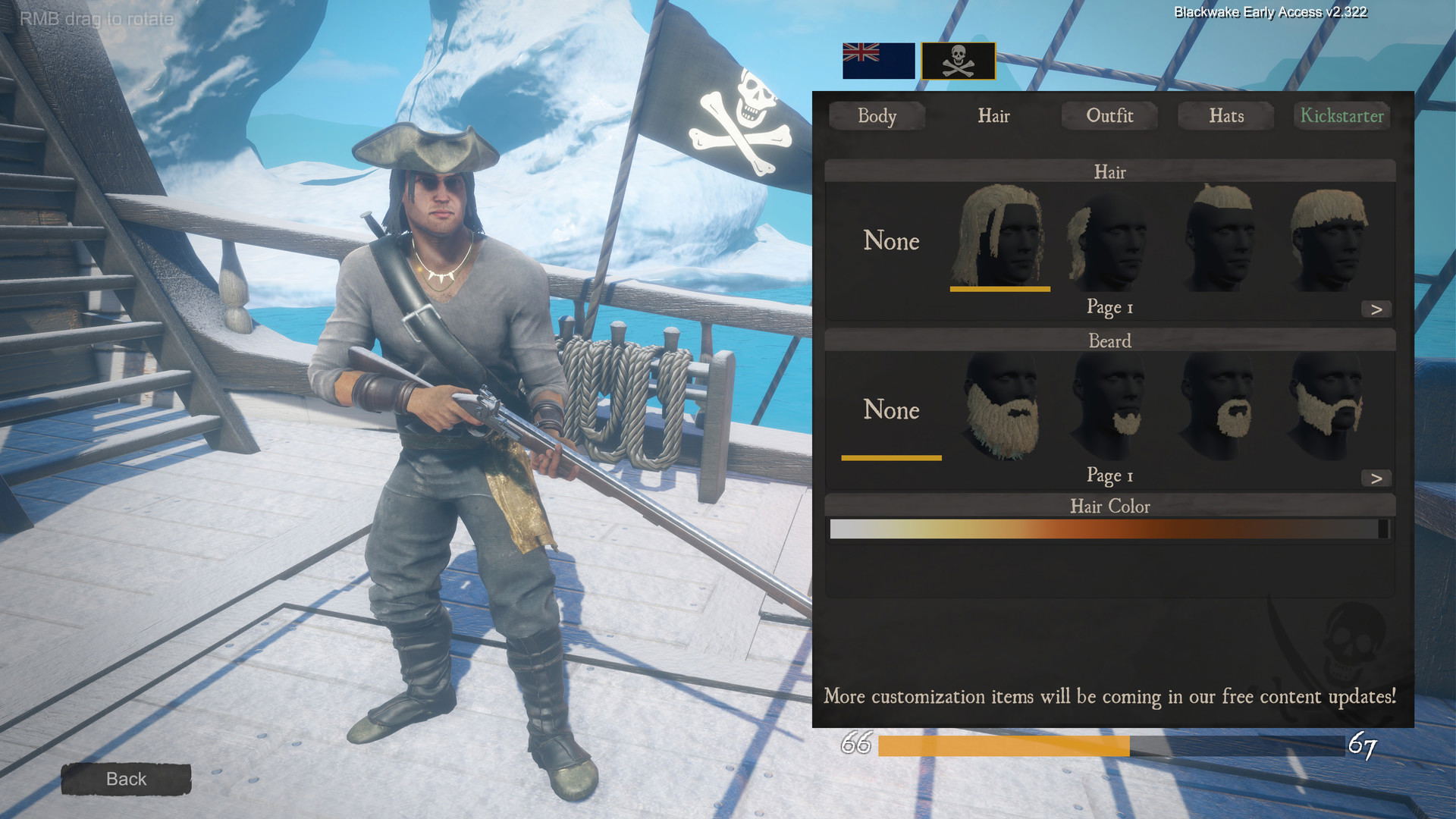Choose the bowl-cut hair style

point(1329,238)
